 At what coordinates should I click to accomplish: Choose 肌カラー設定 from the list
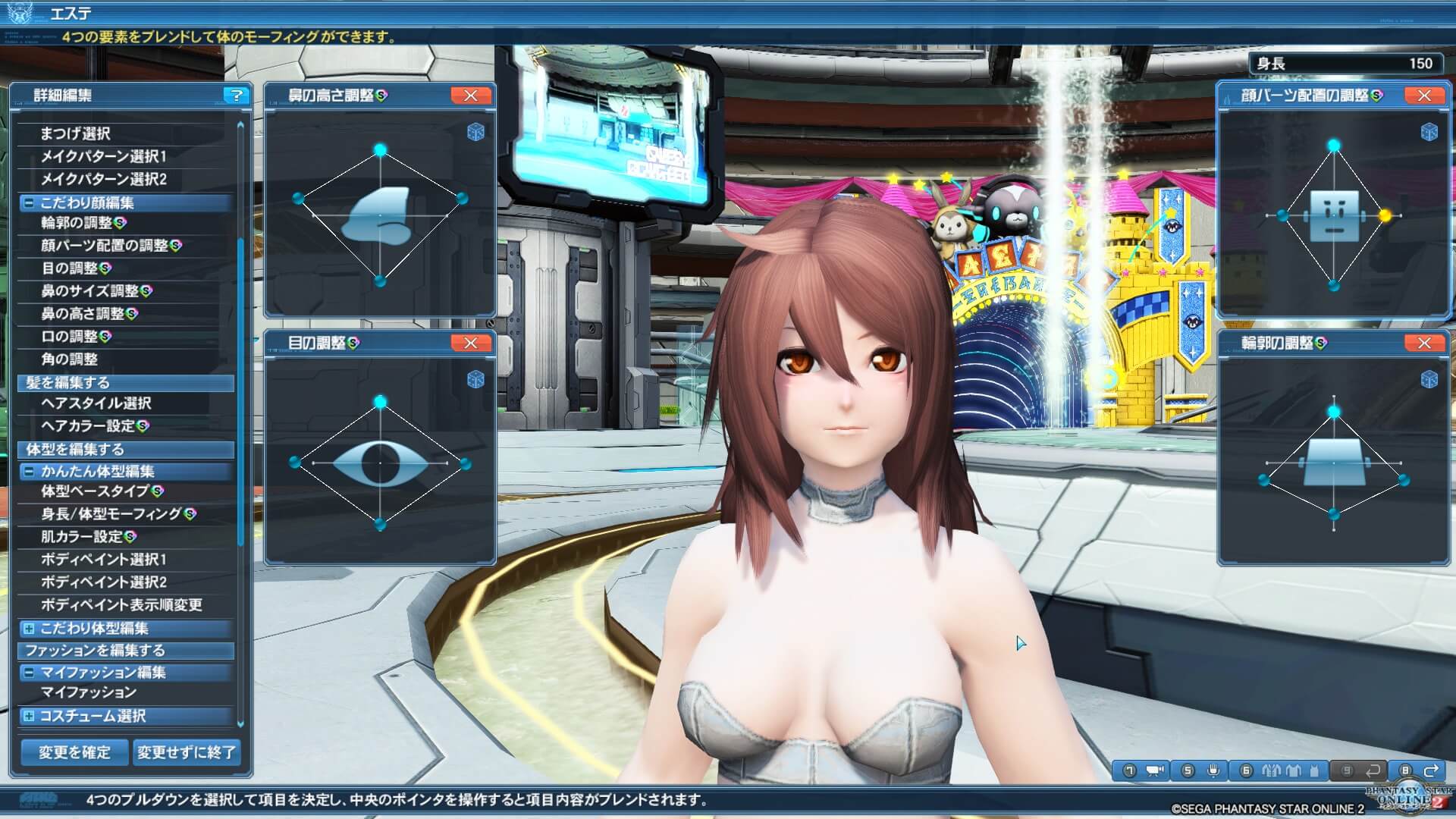coord(82,537)
